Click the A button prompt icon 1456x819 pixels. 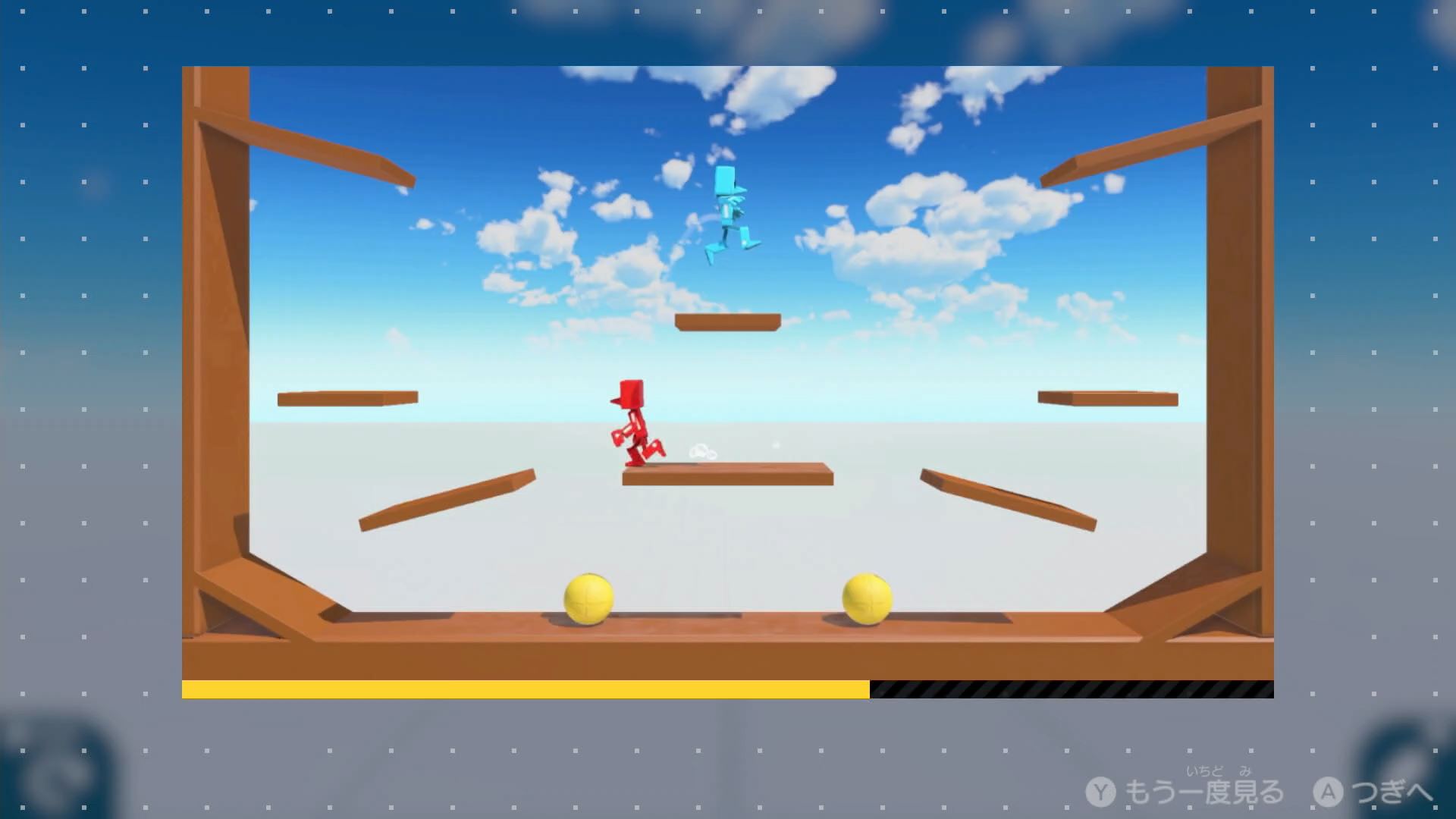click(x=1326, y=789)
